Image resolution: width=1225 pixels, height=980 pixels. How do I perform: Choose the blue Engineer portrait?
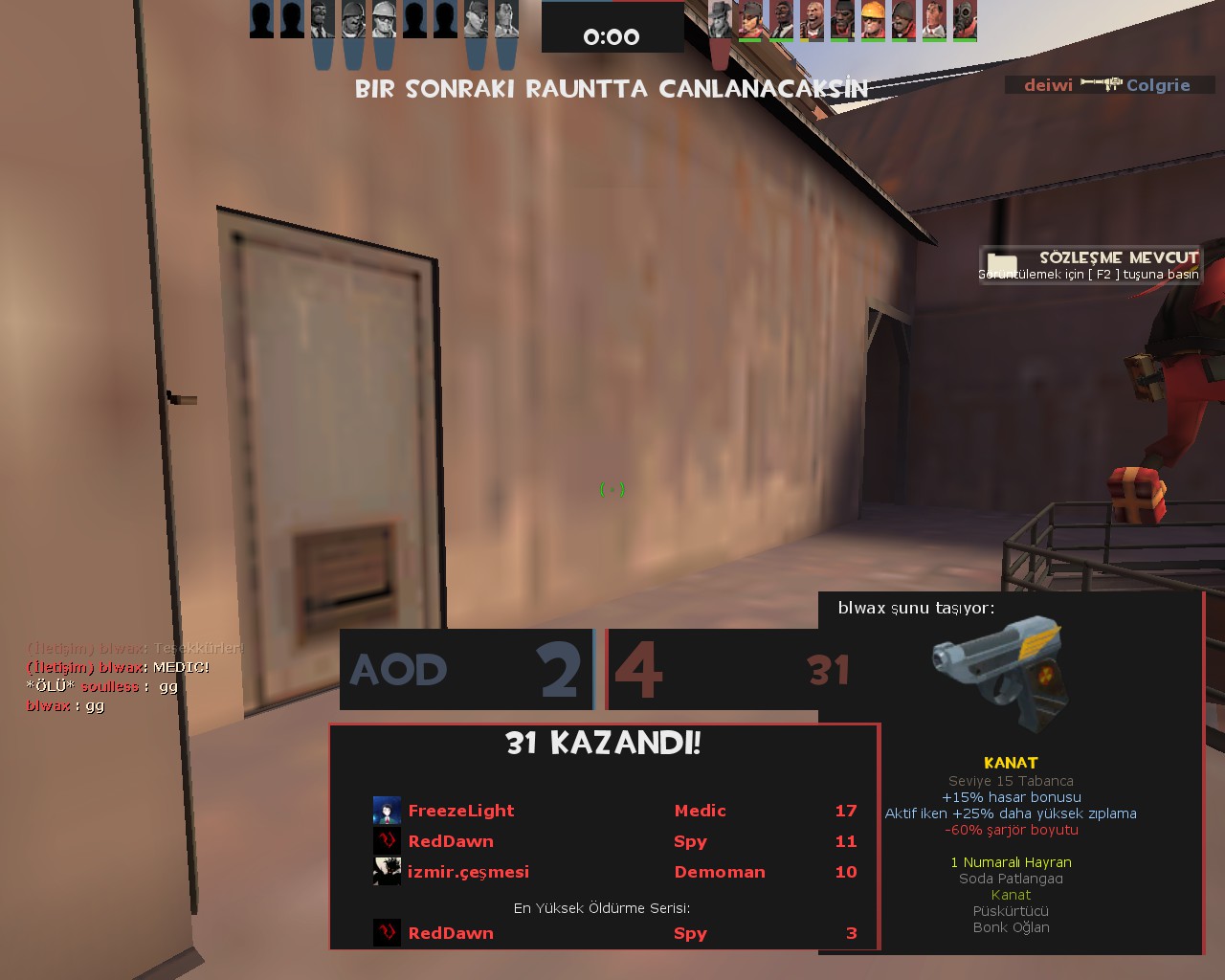coord(385,19)
